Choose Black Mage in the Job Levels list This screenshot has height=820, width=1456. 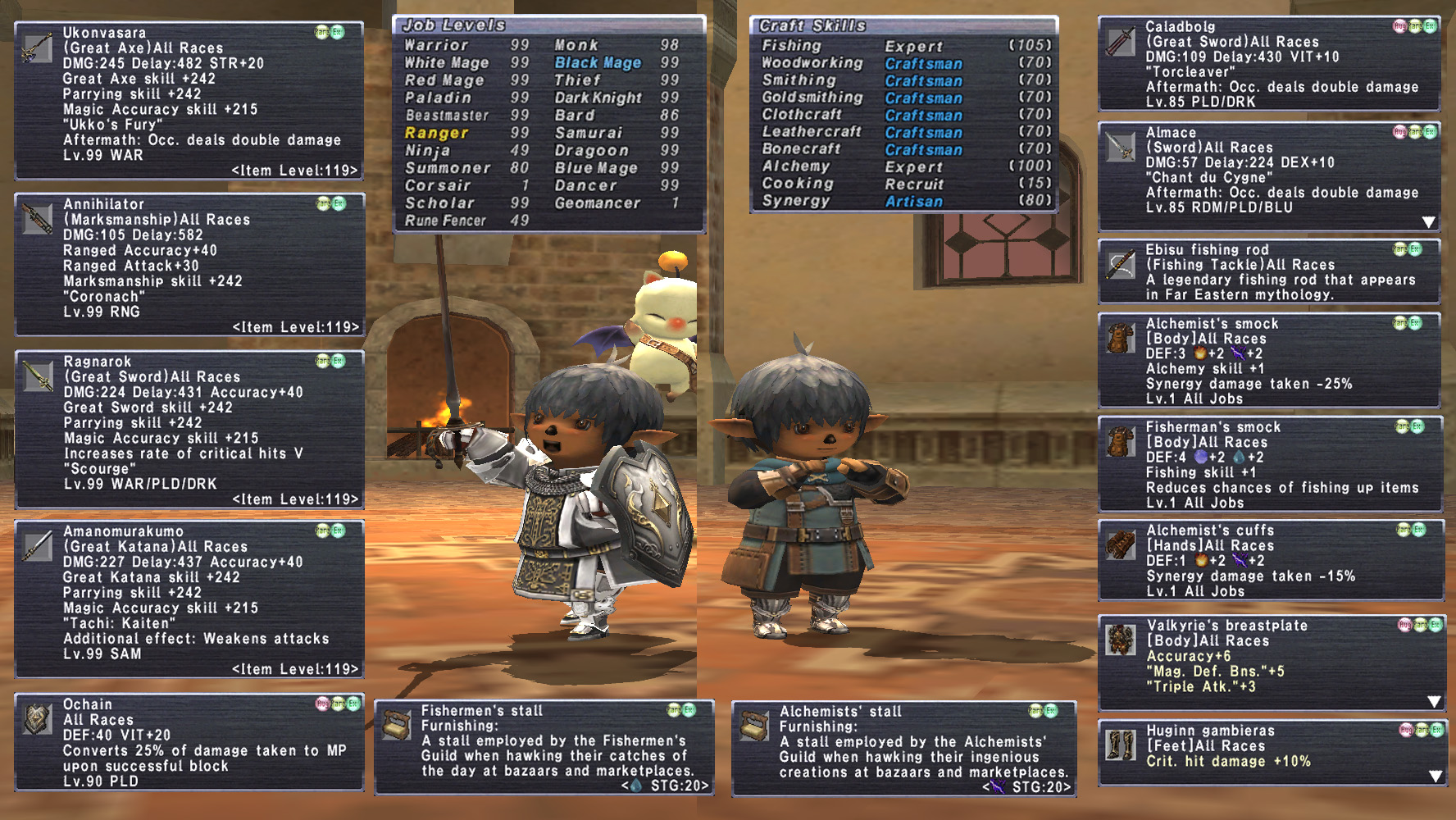(598, 62)
